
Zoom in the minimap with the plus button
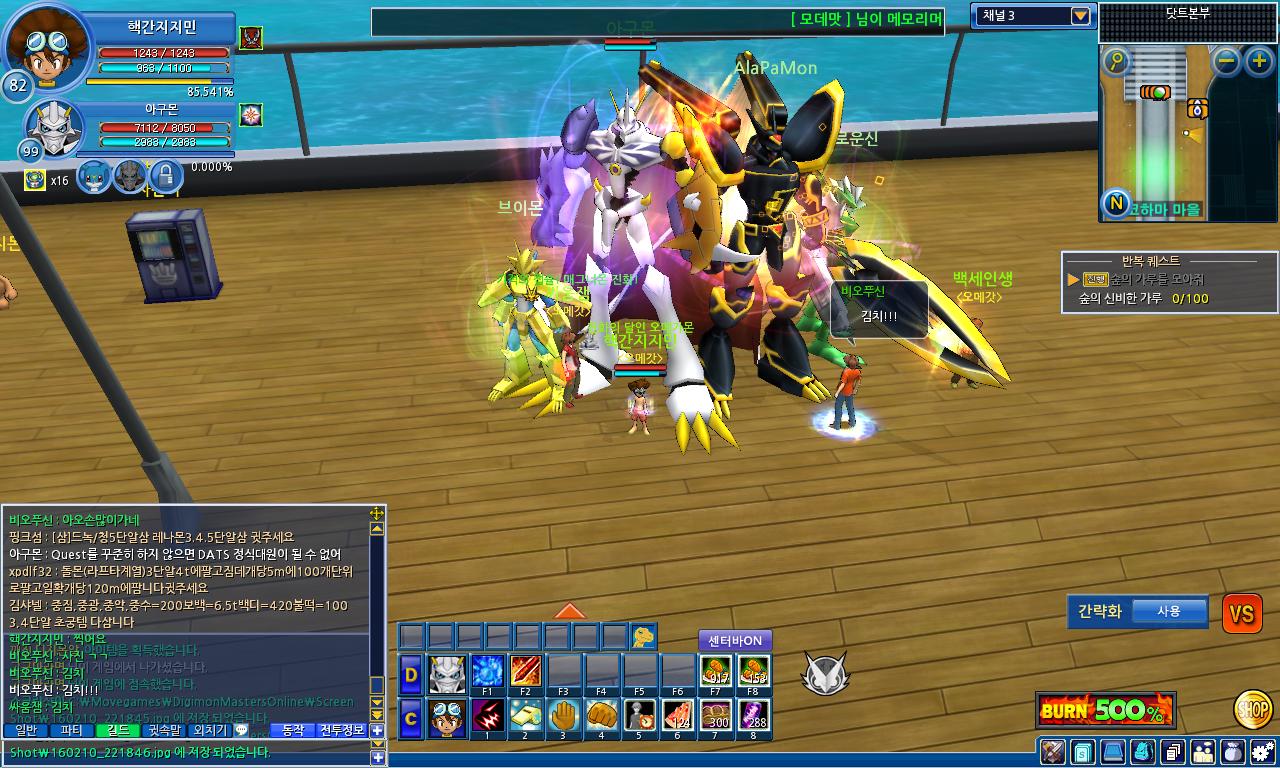[1257, 62]
